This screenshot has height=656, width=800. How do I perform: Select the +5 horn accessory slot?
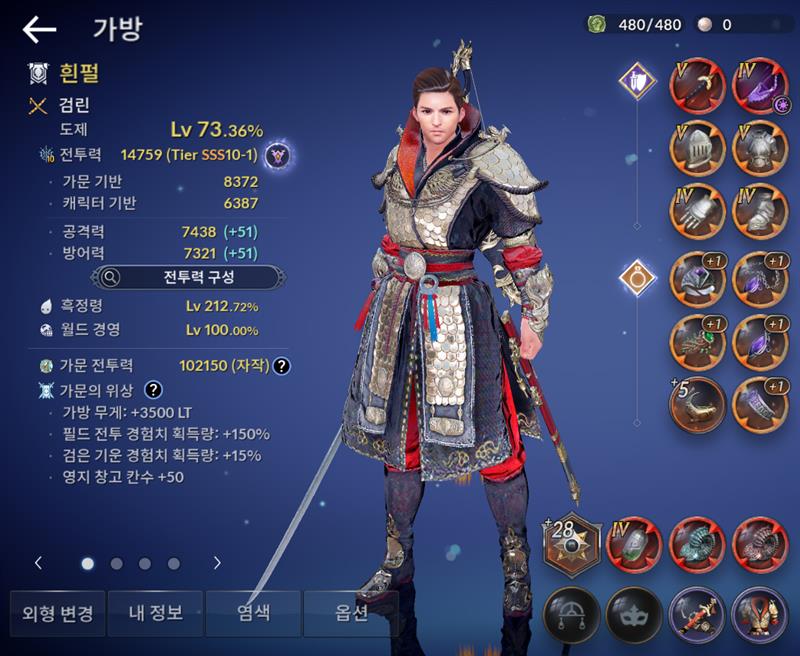(x=698, y=403)
